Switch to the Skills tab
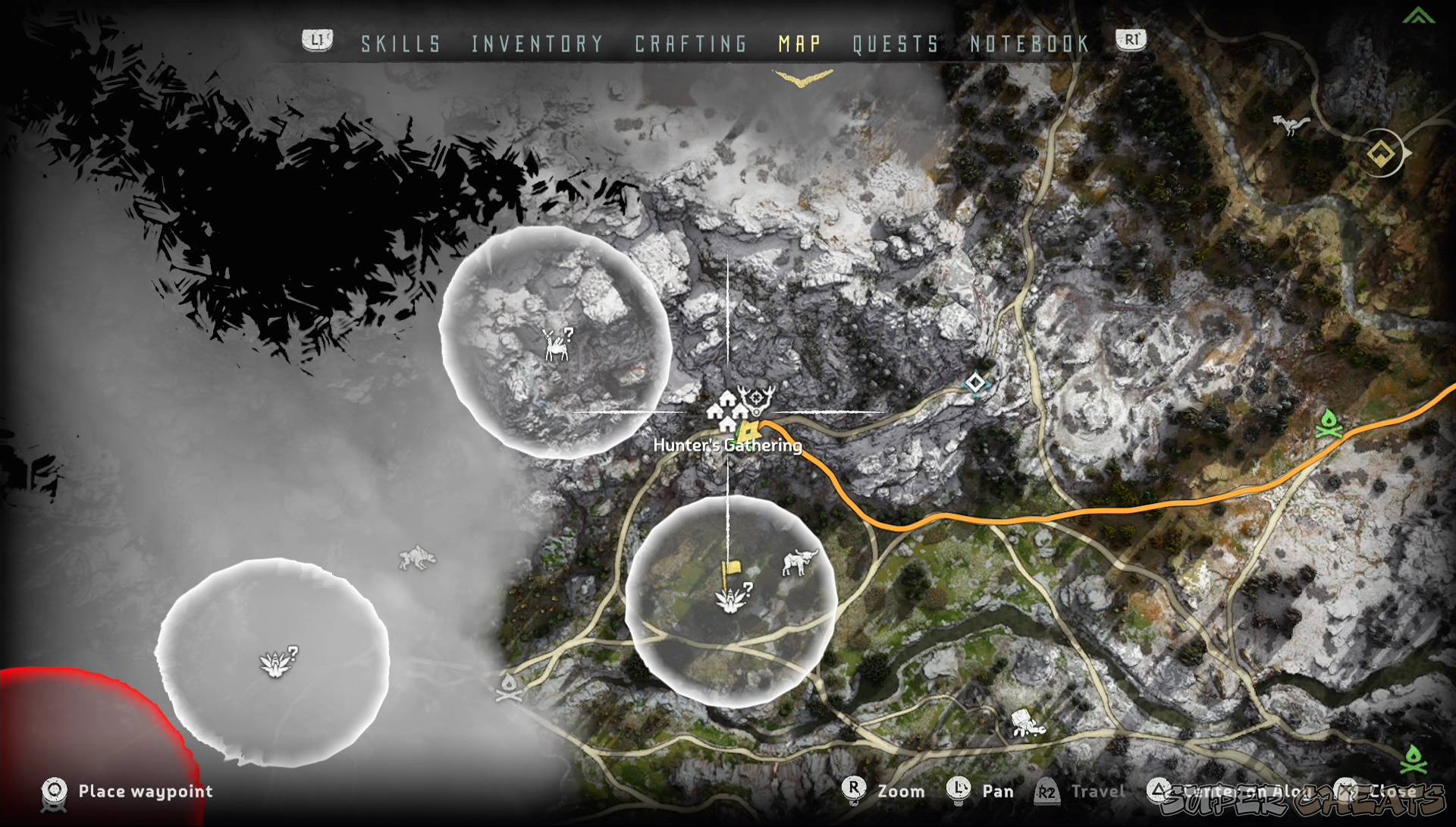The width and height of the screenshot is (1456, 827). pos(400,44)
